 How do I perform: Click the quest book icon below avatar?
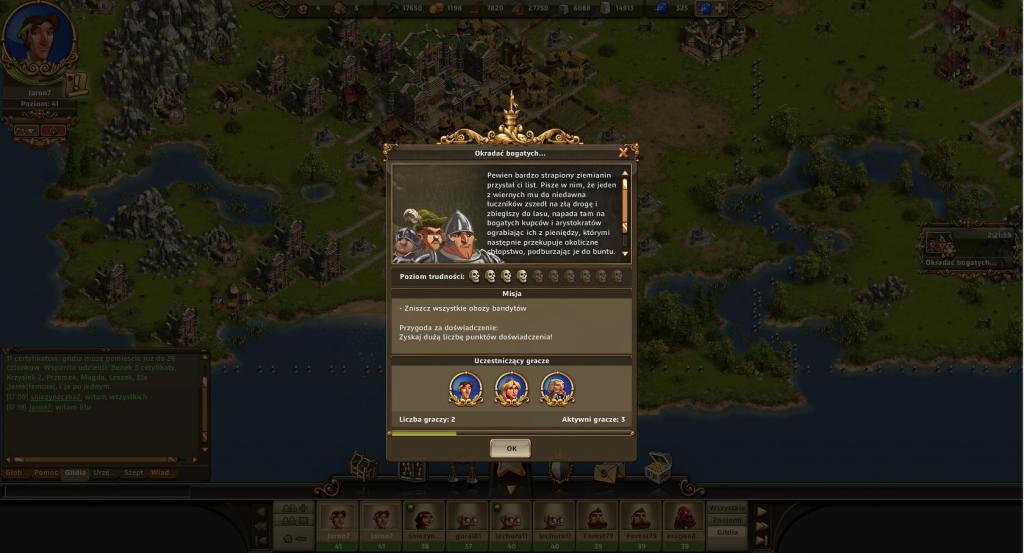coord(78,84)
